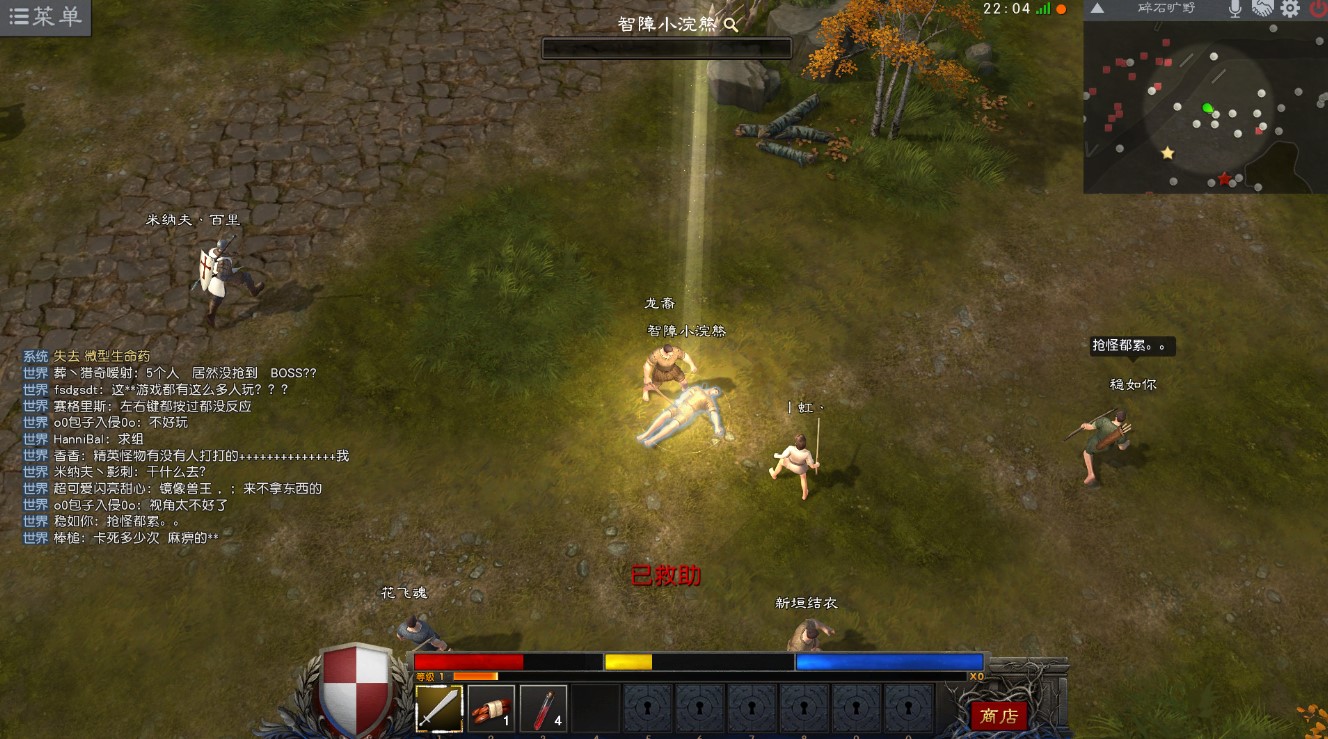The image size is (1328, 739).
Task: Click the latest world chat message from 棒槌
Action: [135, 538]
